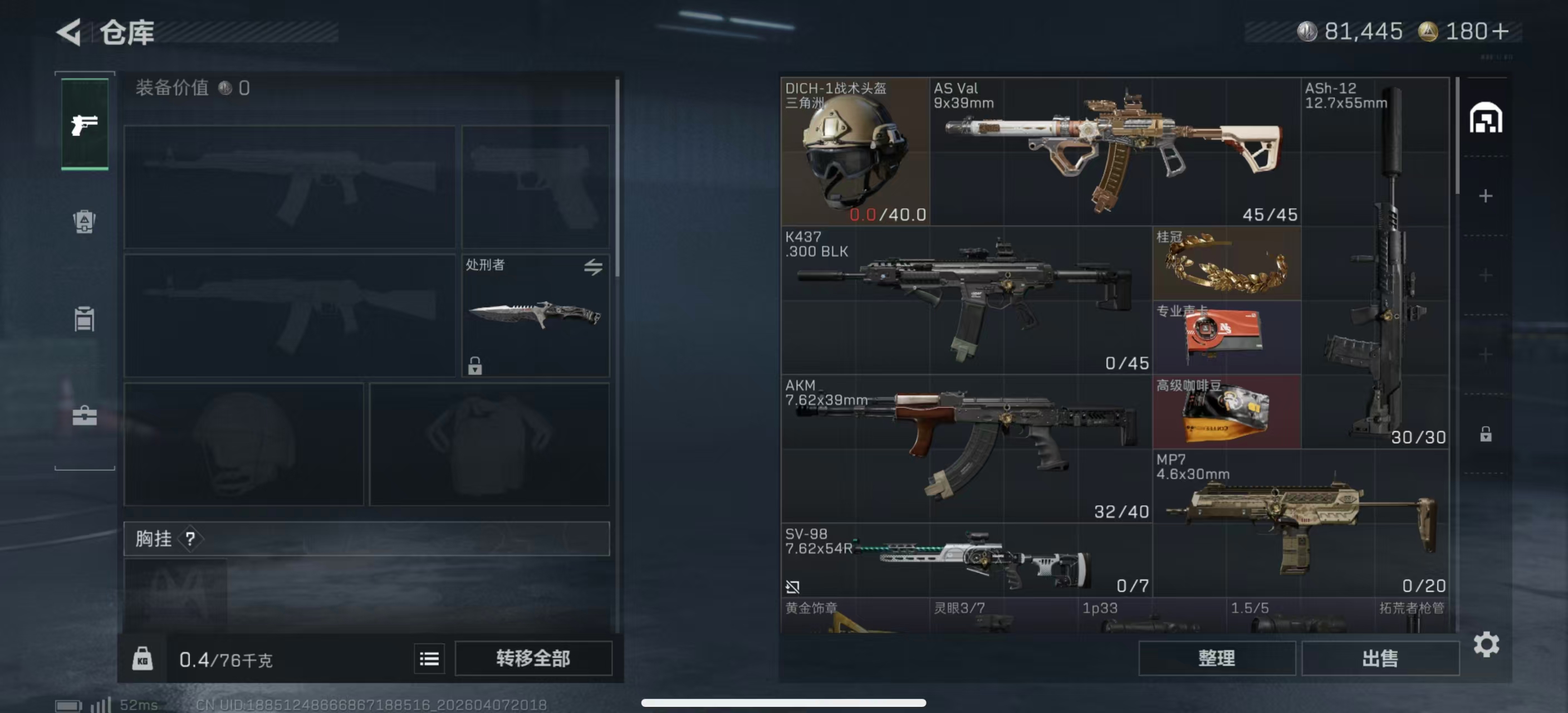Click the 转移全部 transfer all button

click(533, 658)
